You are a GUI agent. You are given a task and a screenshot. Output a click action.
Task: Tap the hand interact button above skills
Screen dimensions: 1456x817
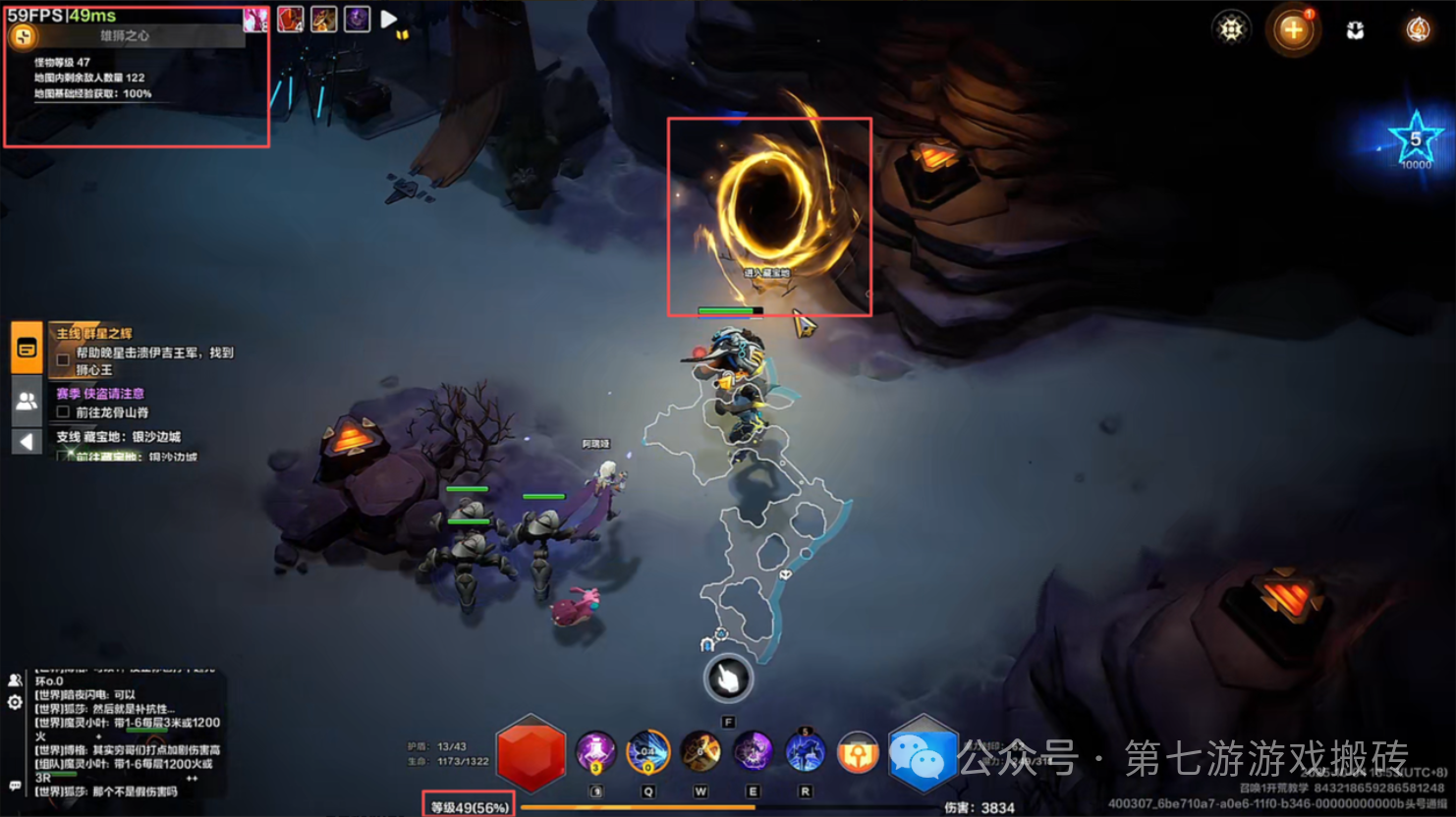click(x=728, y=678)
